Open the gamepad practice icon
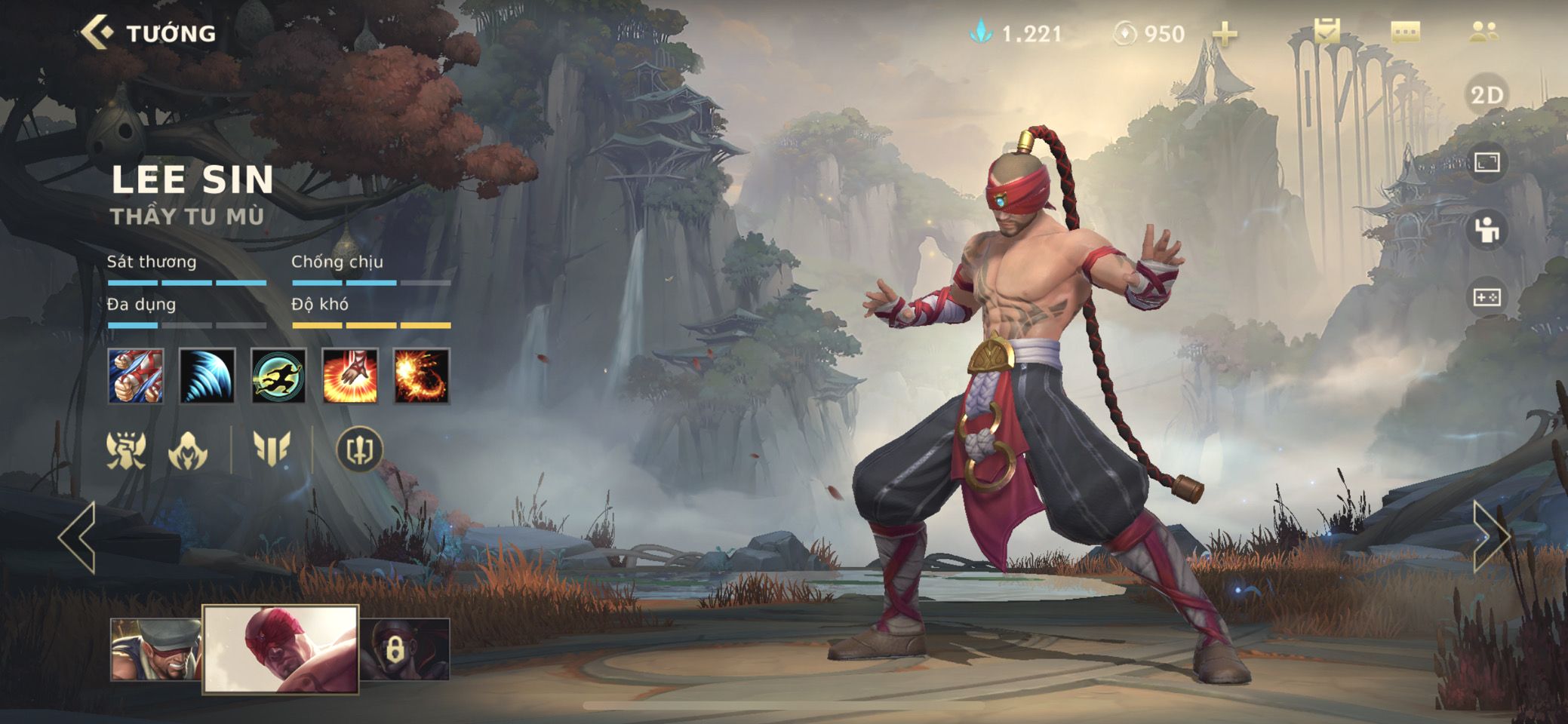The height and width of the screenshot is (724, 1568). 1487,297
